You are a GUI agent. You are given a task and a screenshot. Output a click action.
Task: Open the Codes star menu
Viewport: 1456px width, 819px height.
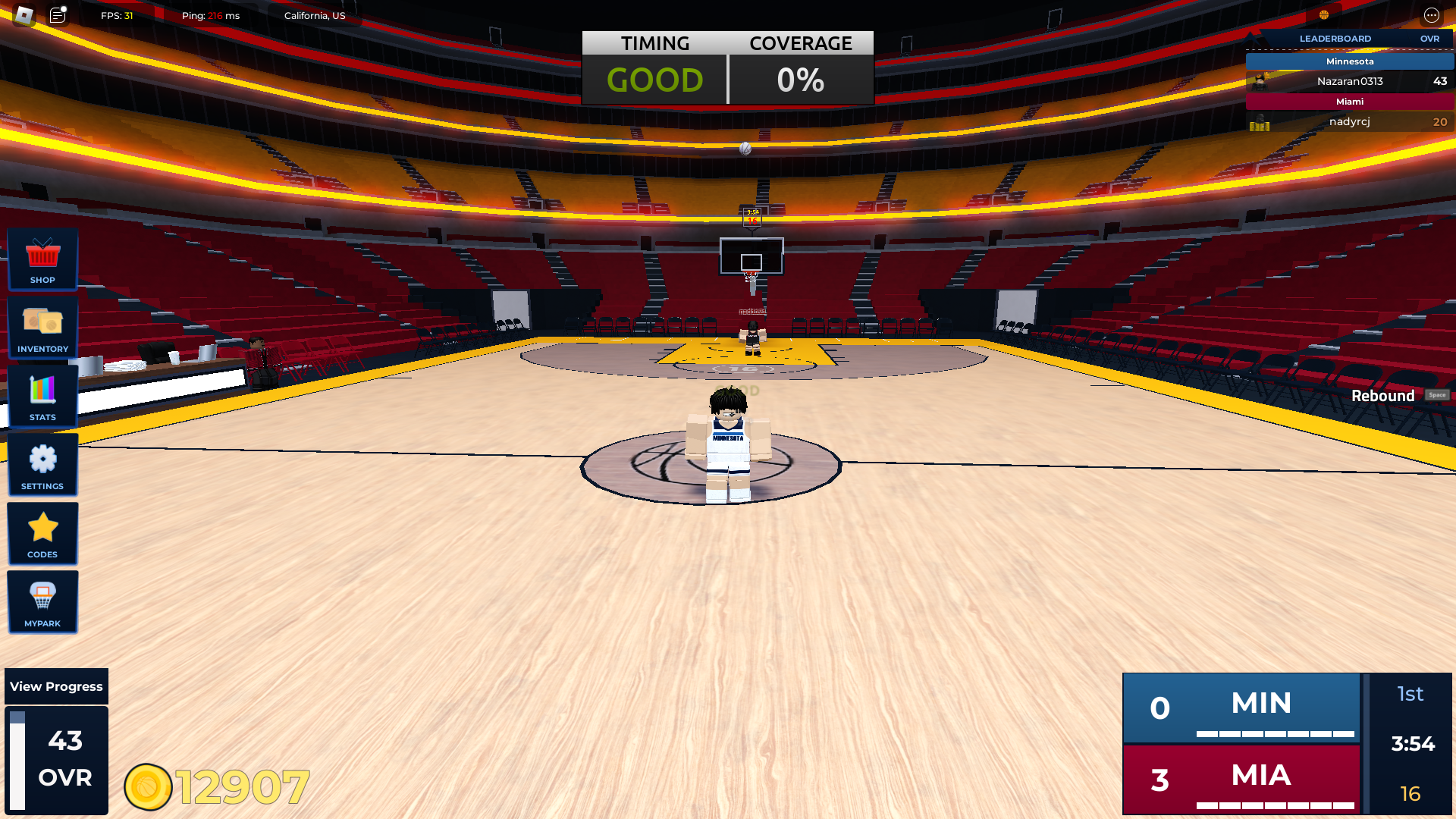click(x=42, y=534)
